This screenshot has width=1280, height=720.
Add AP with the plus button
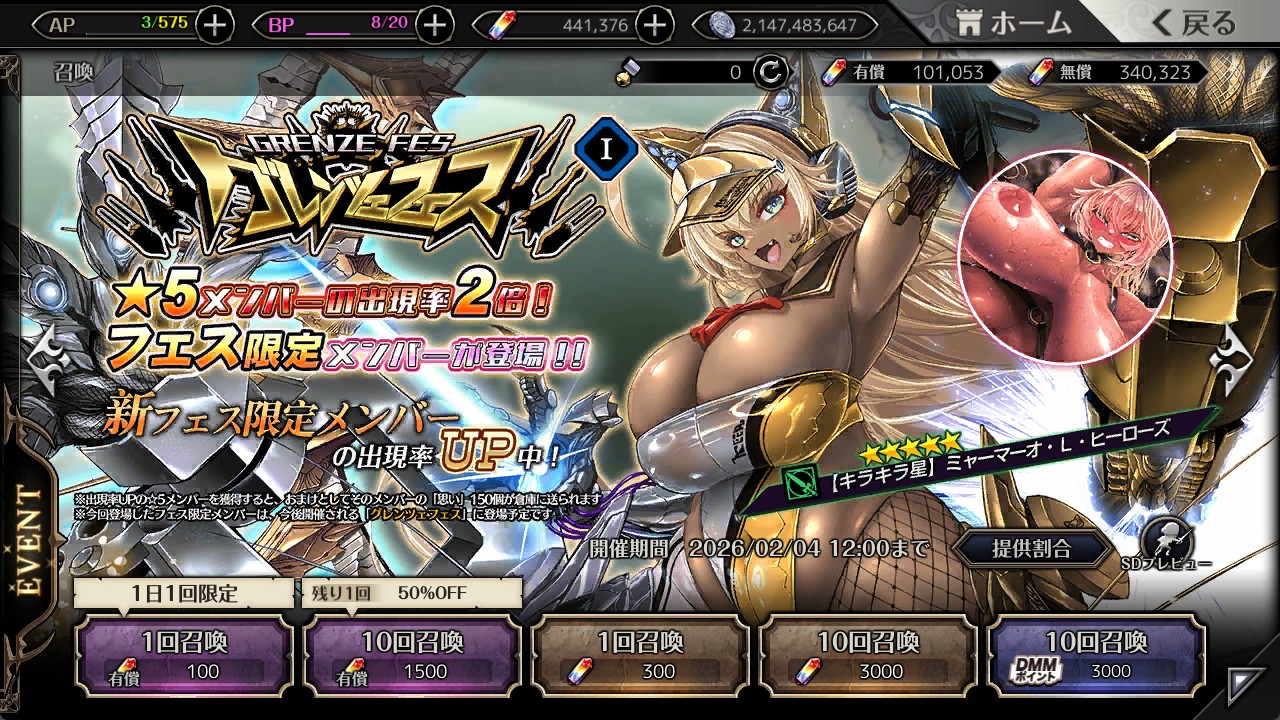[x=215, y=26]
